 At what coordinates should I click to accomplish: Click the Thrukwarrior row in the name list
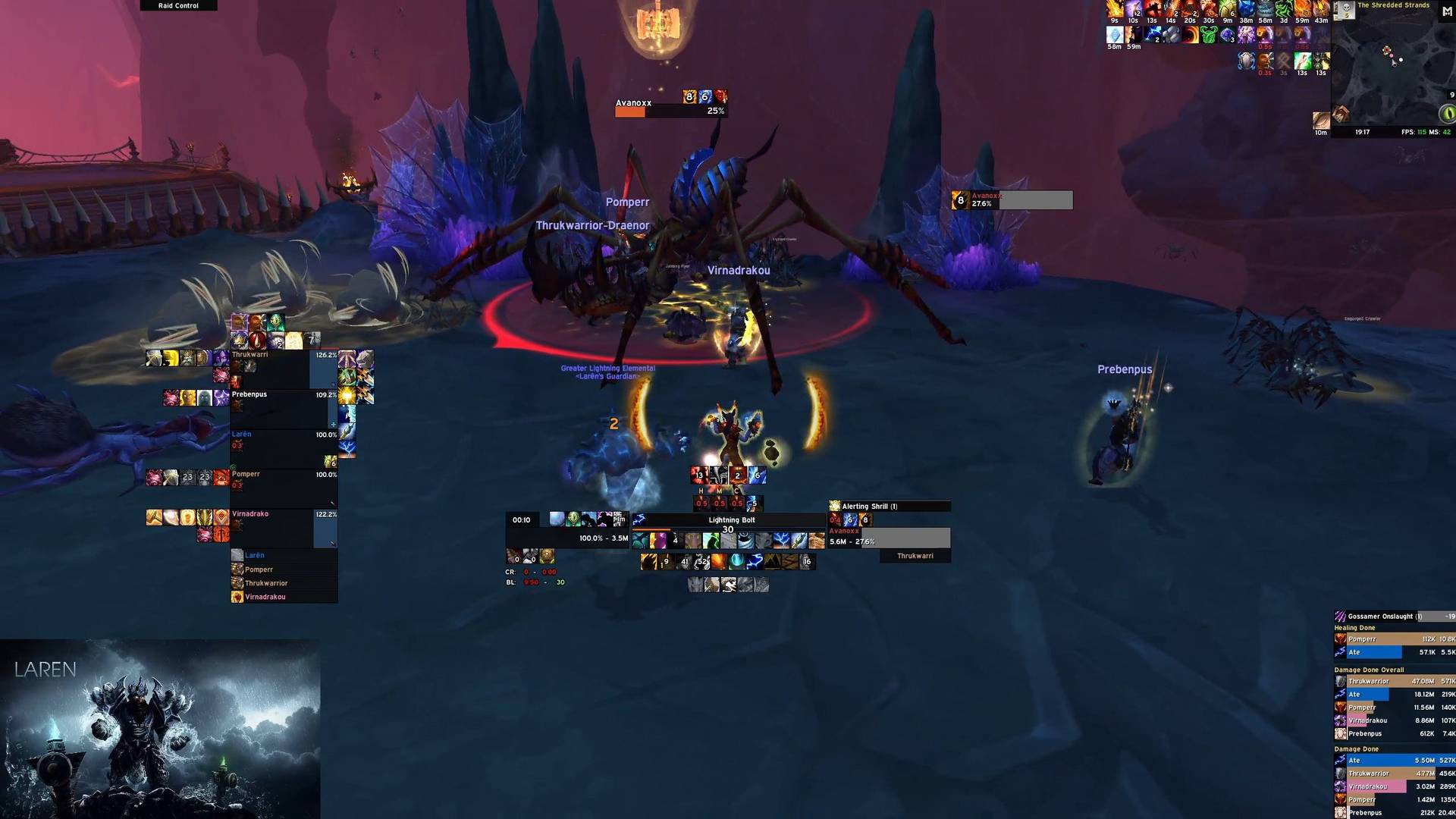click(x=284, y=583)
